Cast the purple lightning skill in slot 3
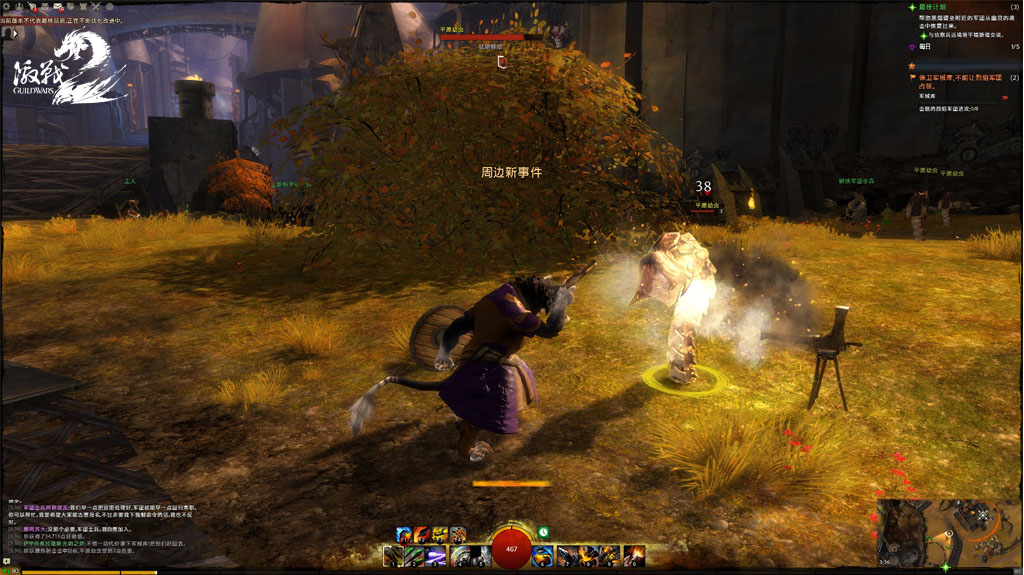Screen dimensions: 1024x575 click(437, 555)
